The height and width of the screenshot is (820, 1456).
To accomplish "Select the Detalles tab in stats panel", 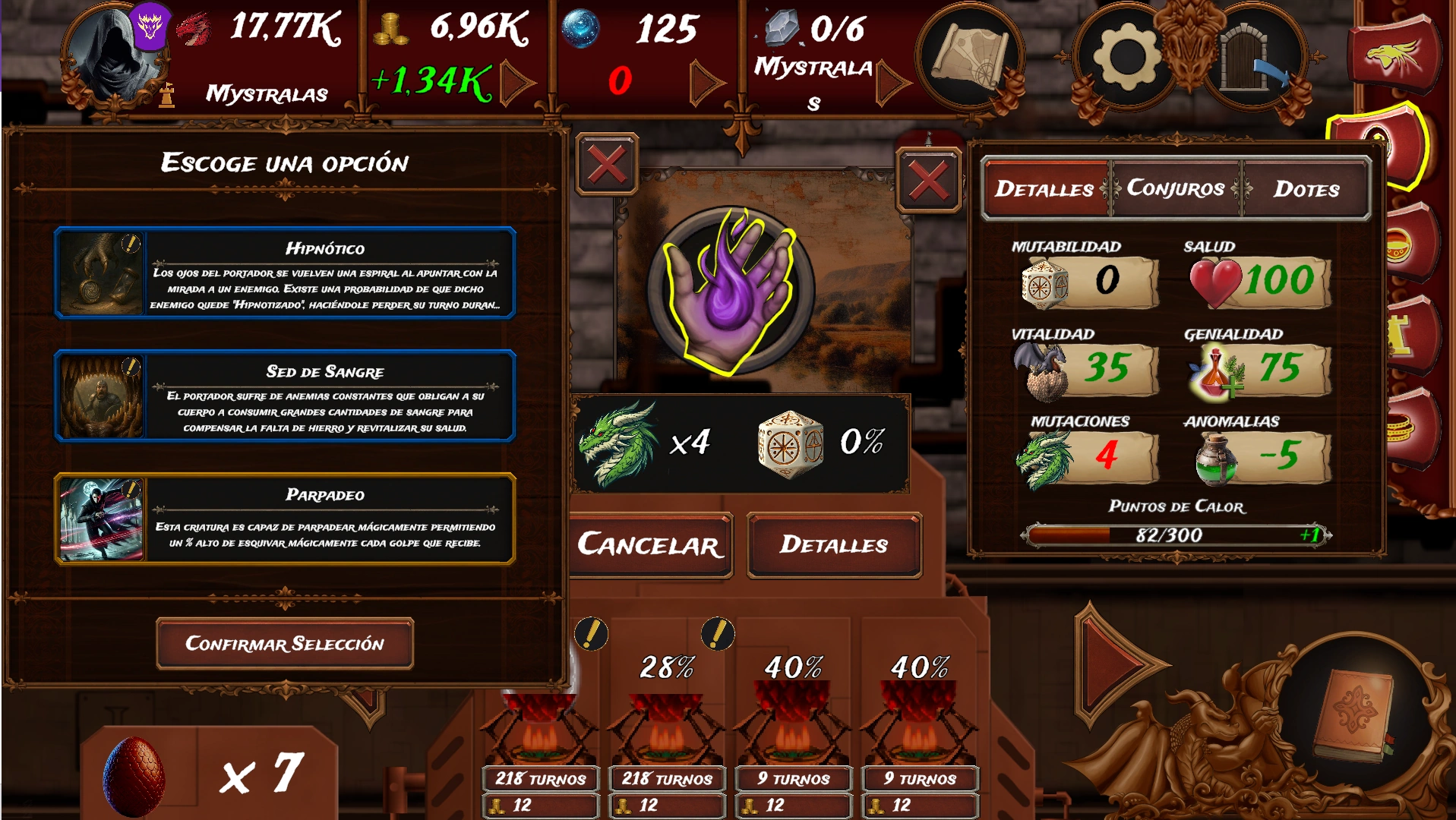I will (x=1044, y=188).
